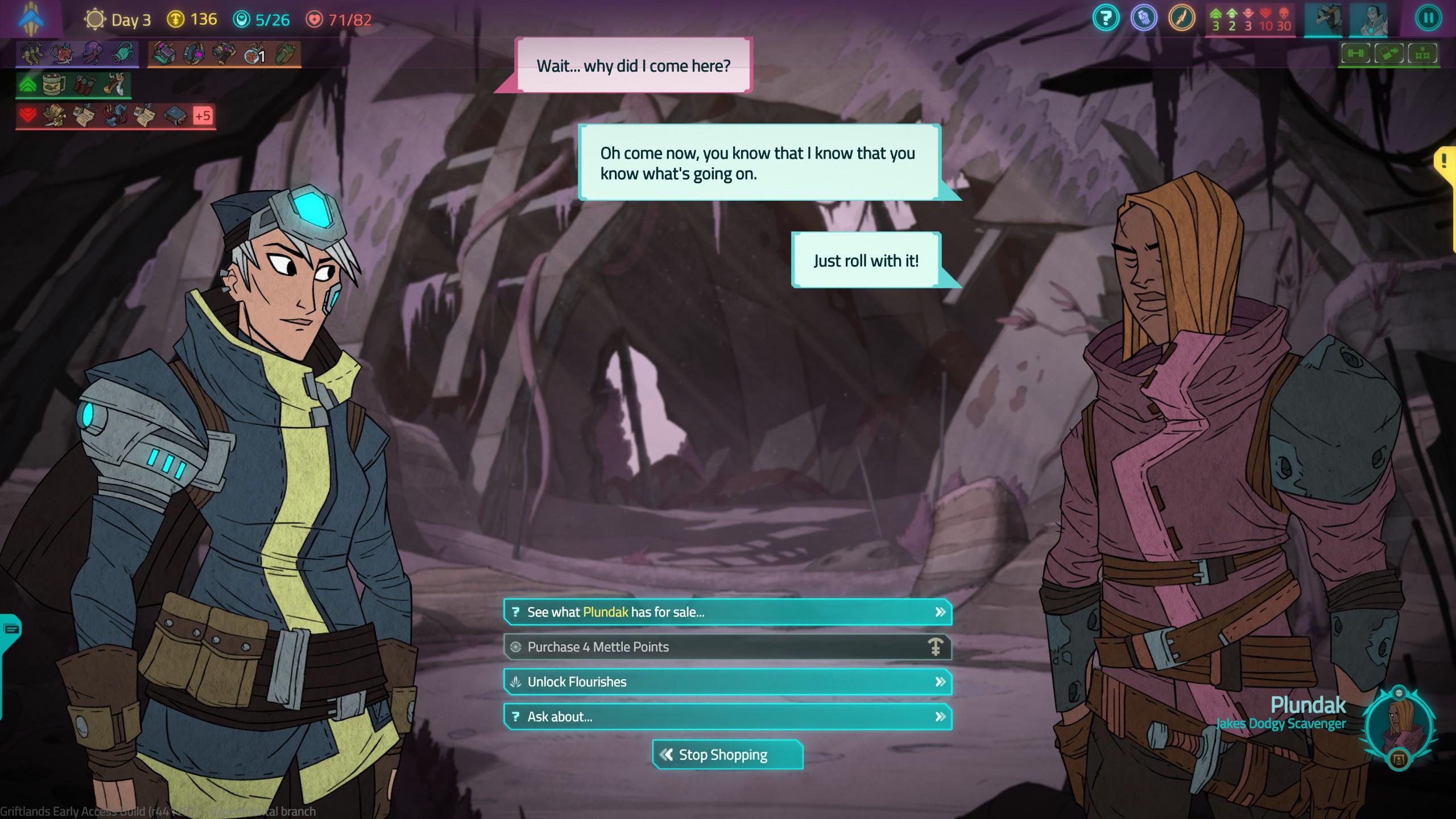Screen dimensions: 1456x819
Task: Open the Unlock Flourishes option
Action: tap(727, 681)
